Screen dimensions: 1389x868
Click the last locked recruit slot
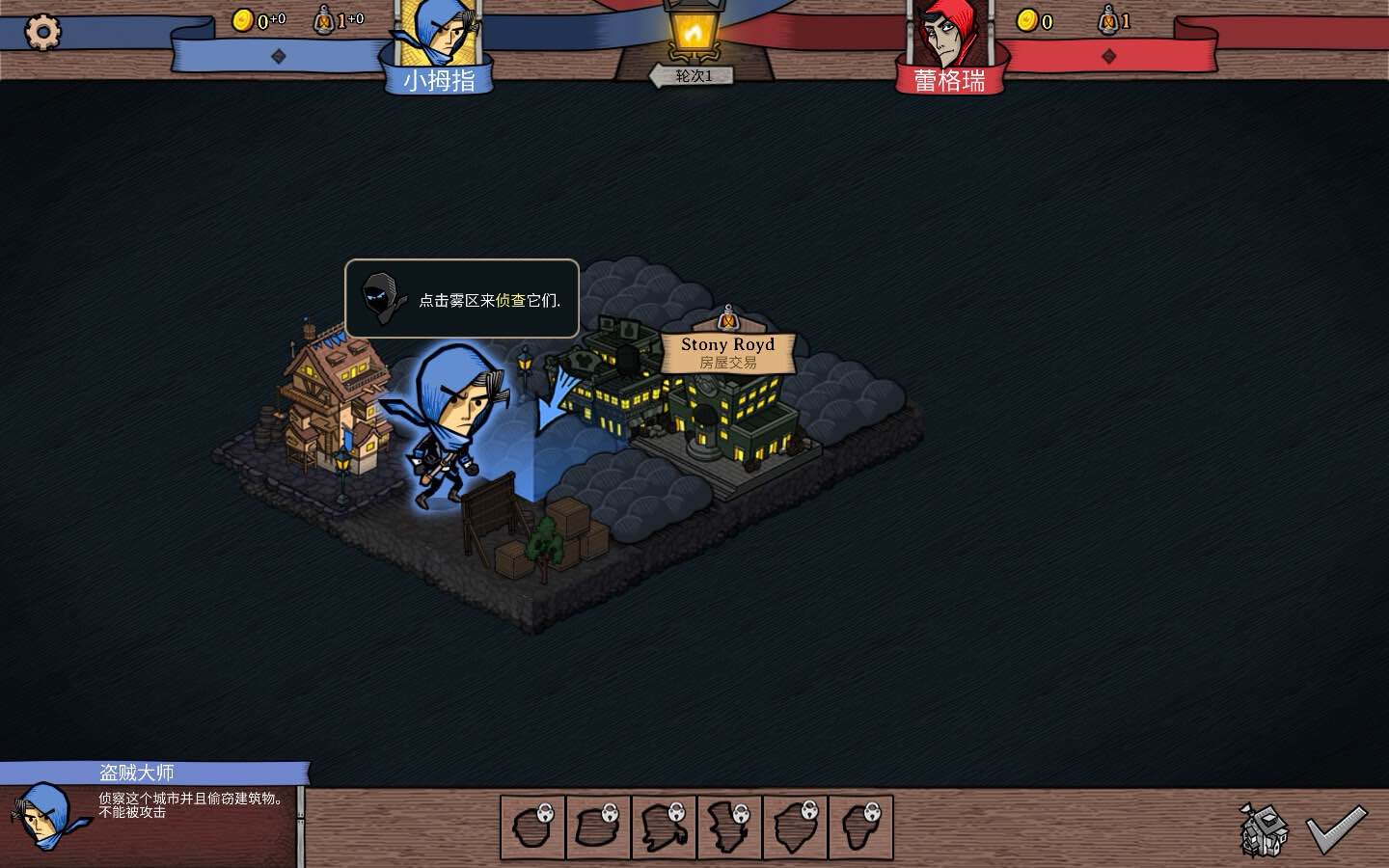coord(861,826)
